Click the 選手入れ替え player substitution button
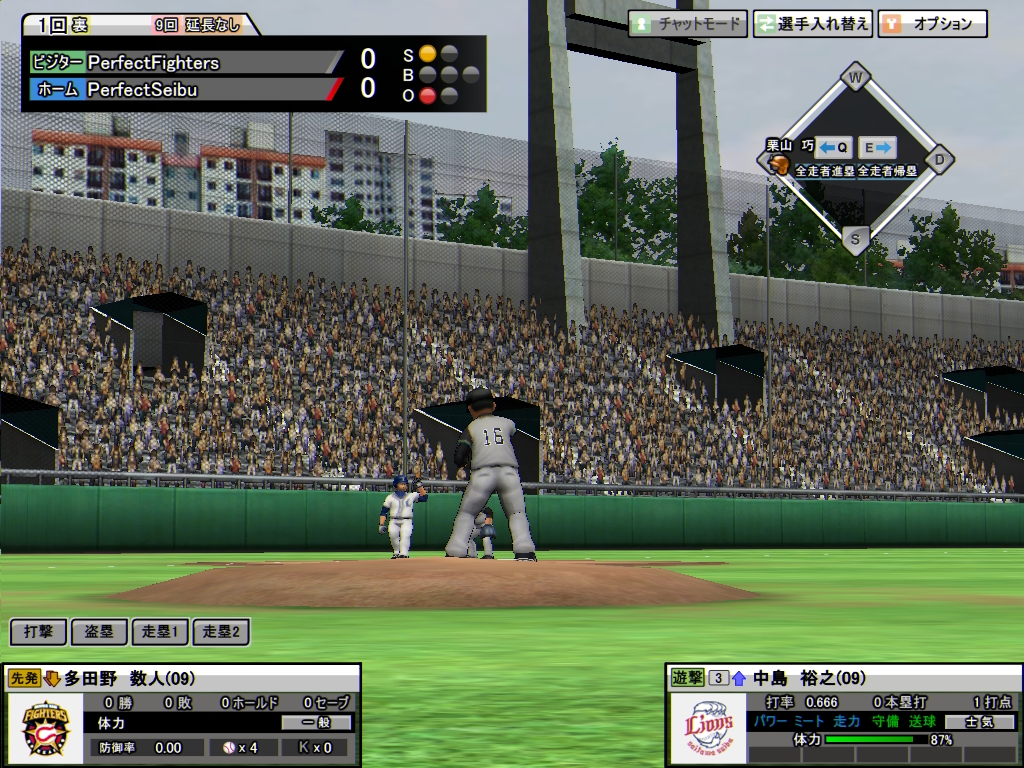 tap(813, 24)
